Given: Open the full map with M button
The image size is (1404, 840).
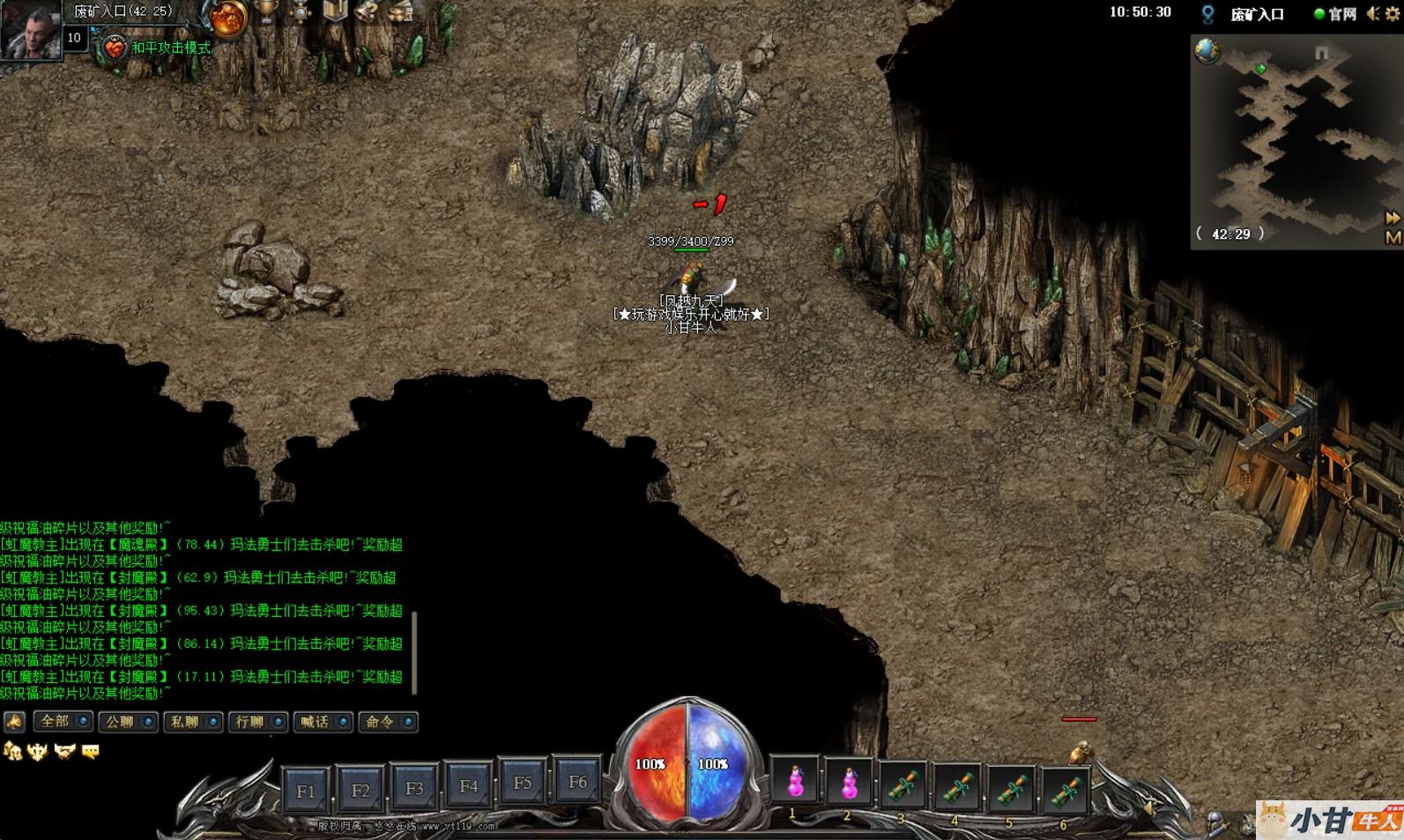Looking at the screenshot, I should pyautogui.click(x=1393, y=237).
